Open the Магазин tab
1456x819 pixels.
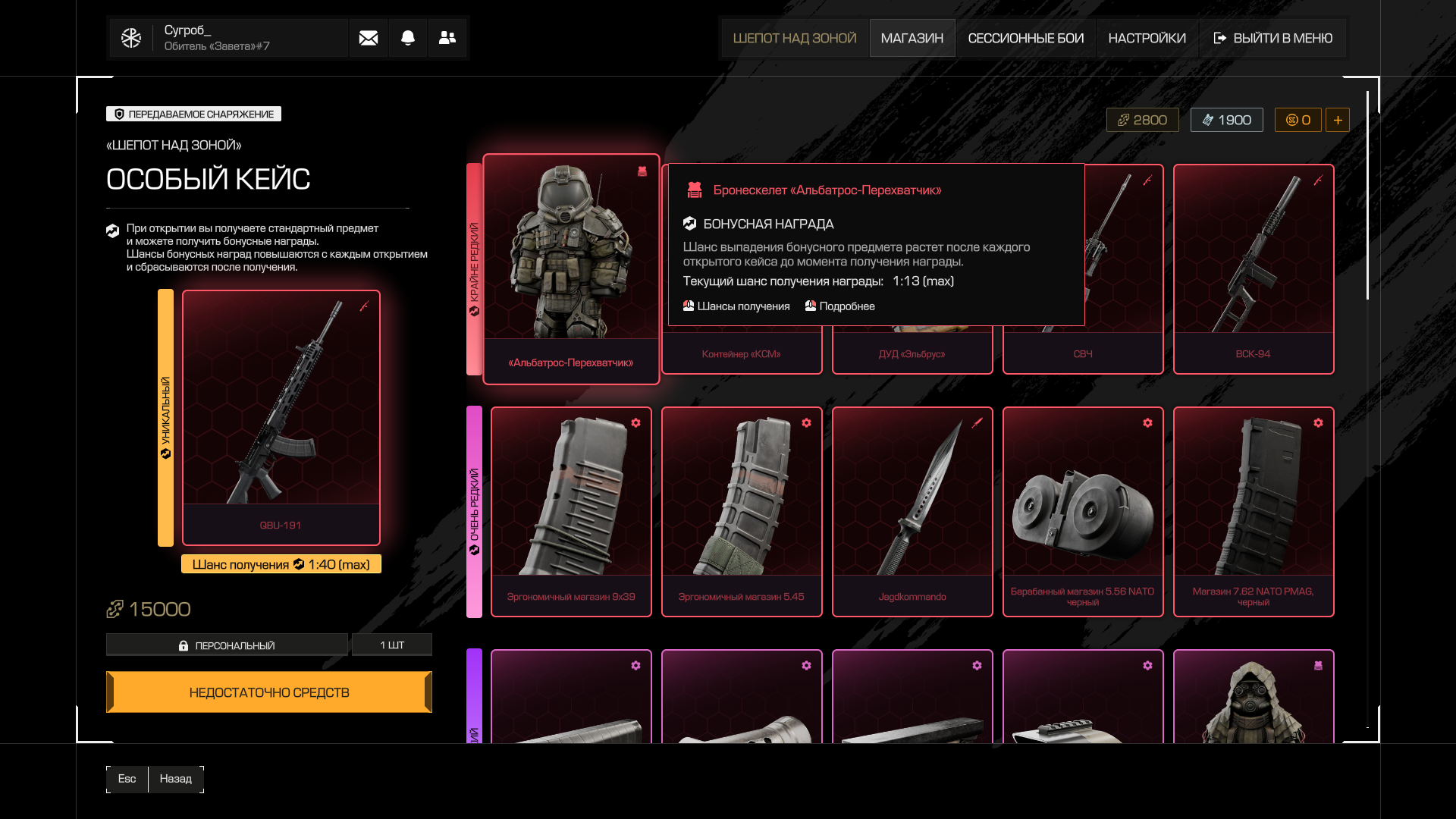912,38
